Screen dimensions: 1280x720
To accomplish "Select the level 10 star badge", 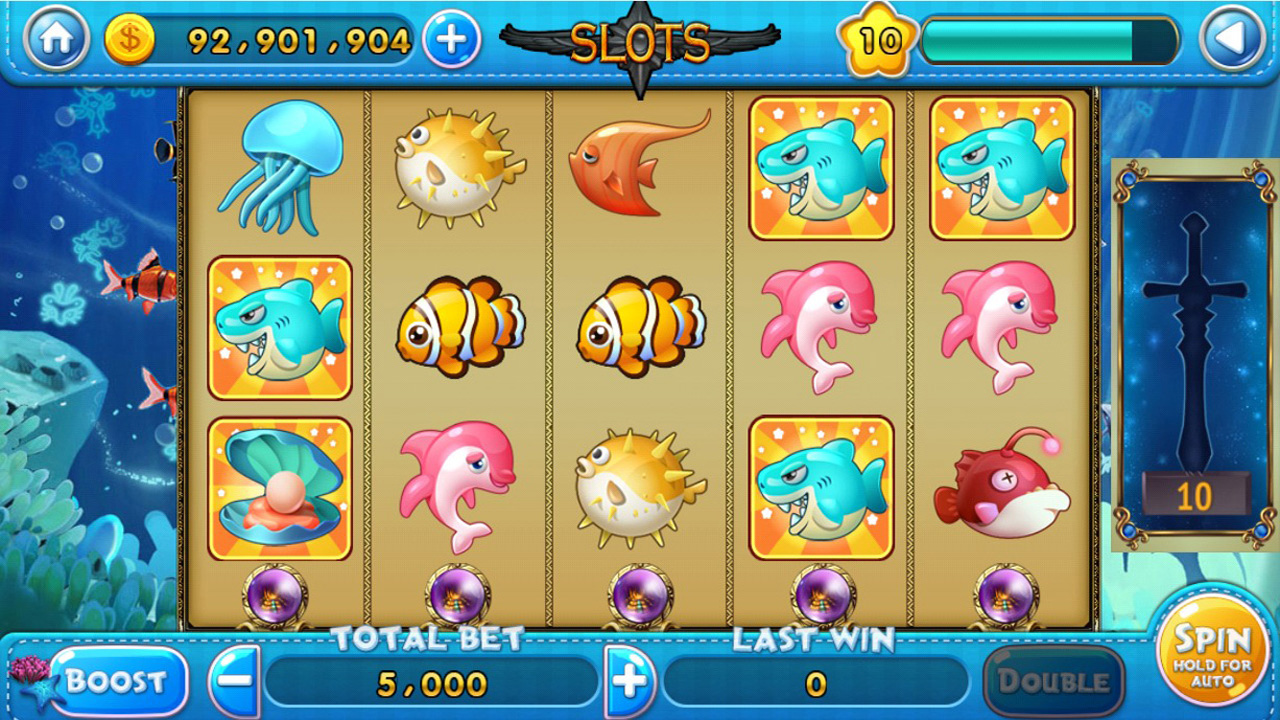I will (879, 40).
